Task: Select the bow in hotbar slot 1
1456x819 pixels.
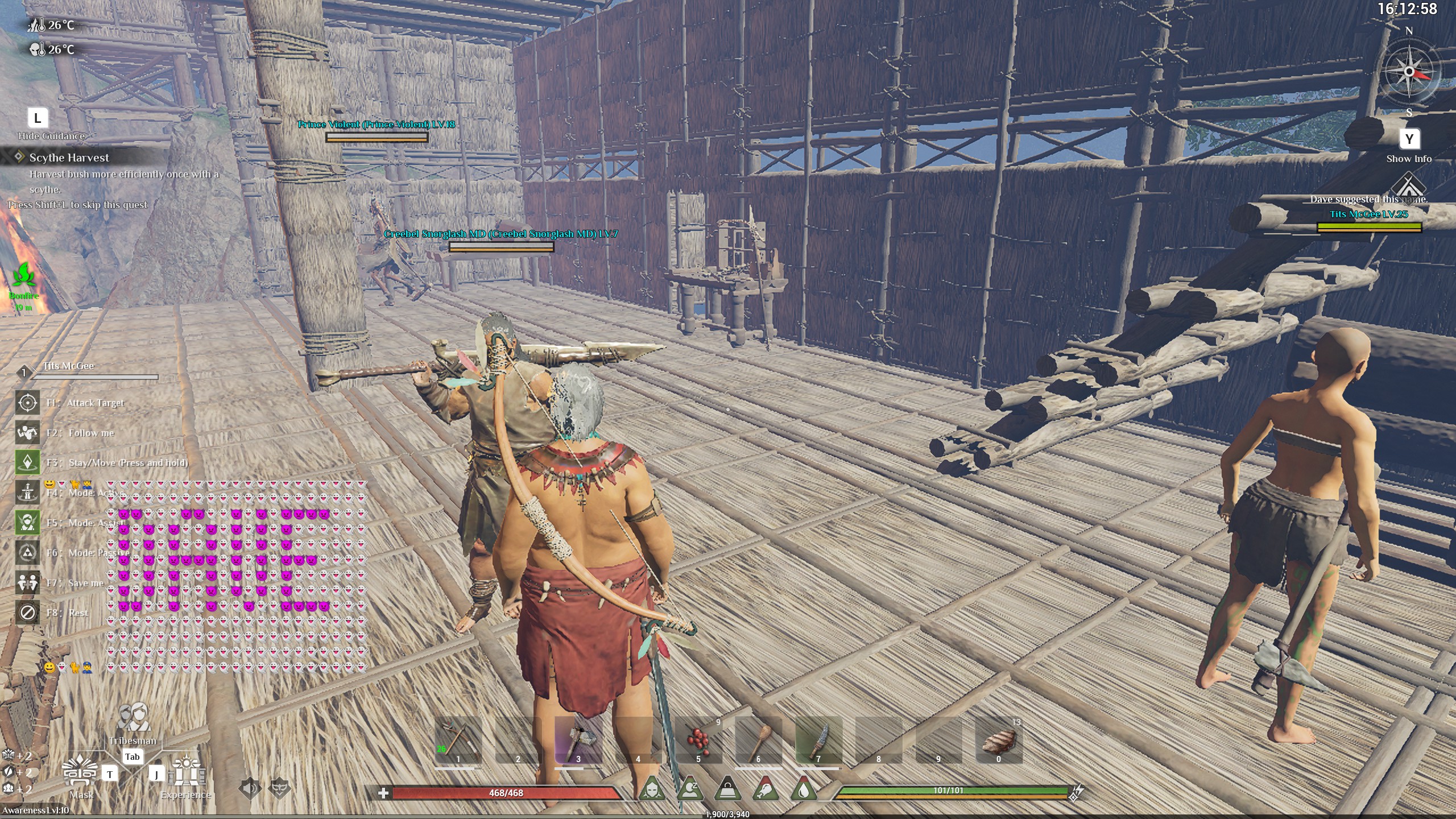Action: [x=458, y=740]
